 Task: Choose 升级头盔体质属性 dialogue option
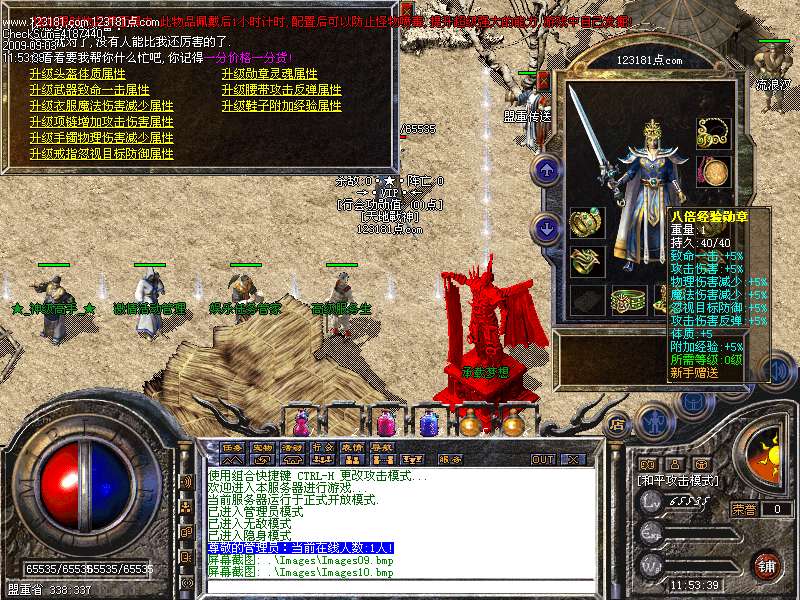pos(78,74)
